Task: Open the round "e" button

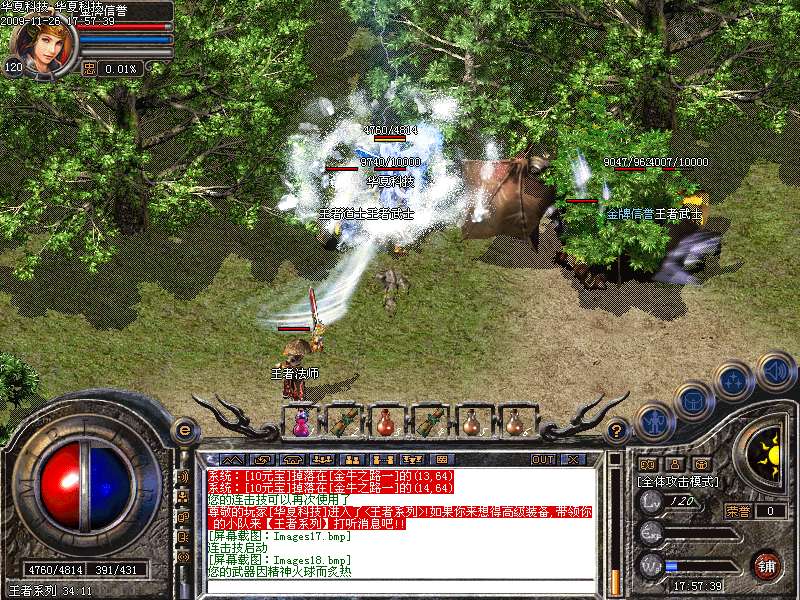Action: coord(184,430)
